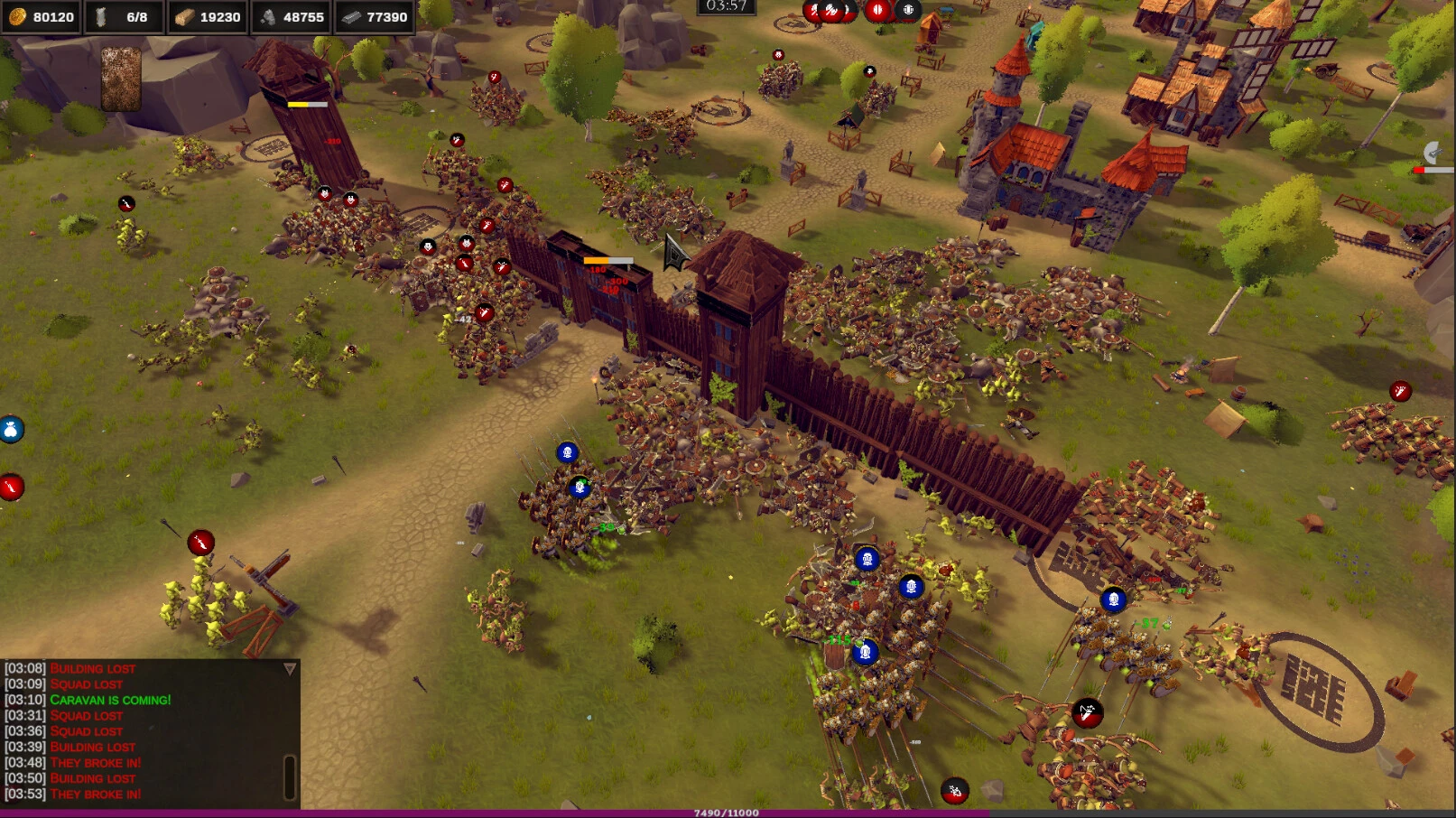The image size is (1456, 818).
Task: Click the red sword icon near the catapult
Action: pyautogui.click(x=199, y=543)
